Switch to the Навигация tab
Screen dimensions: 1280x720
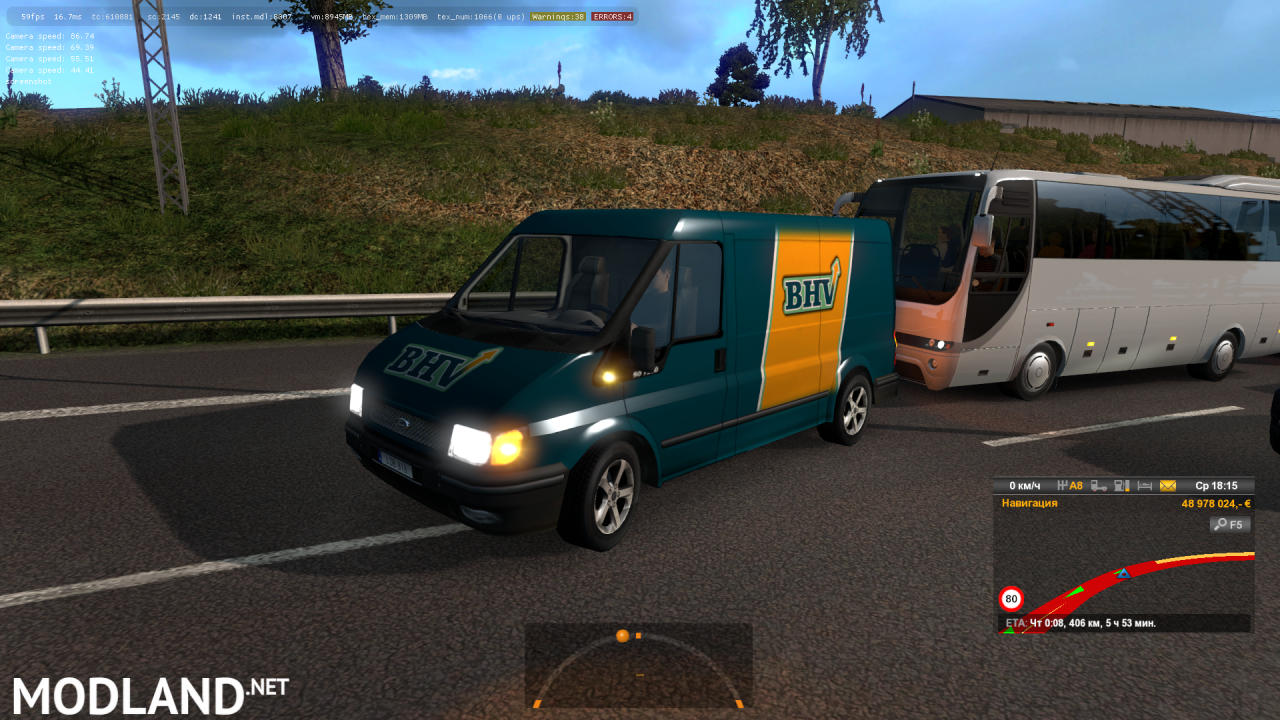click(1027, 503)
